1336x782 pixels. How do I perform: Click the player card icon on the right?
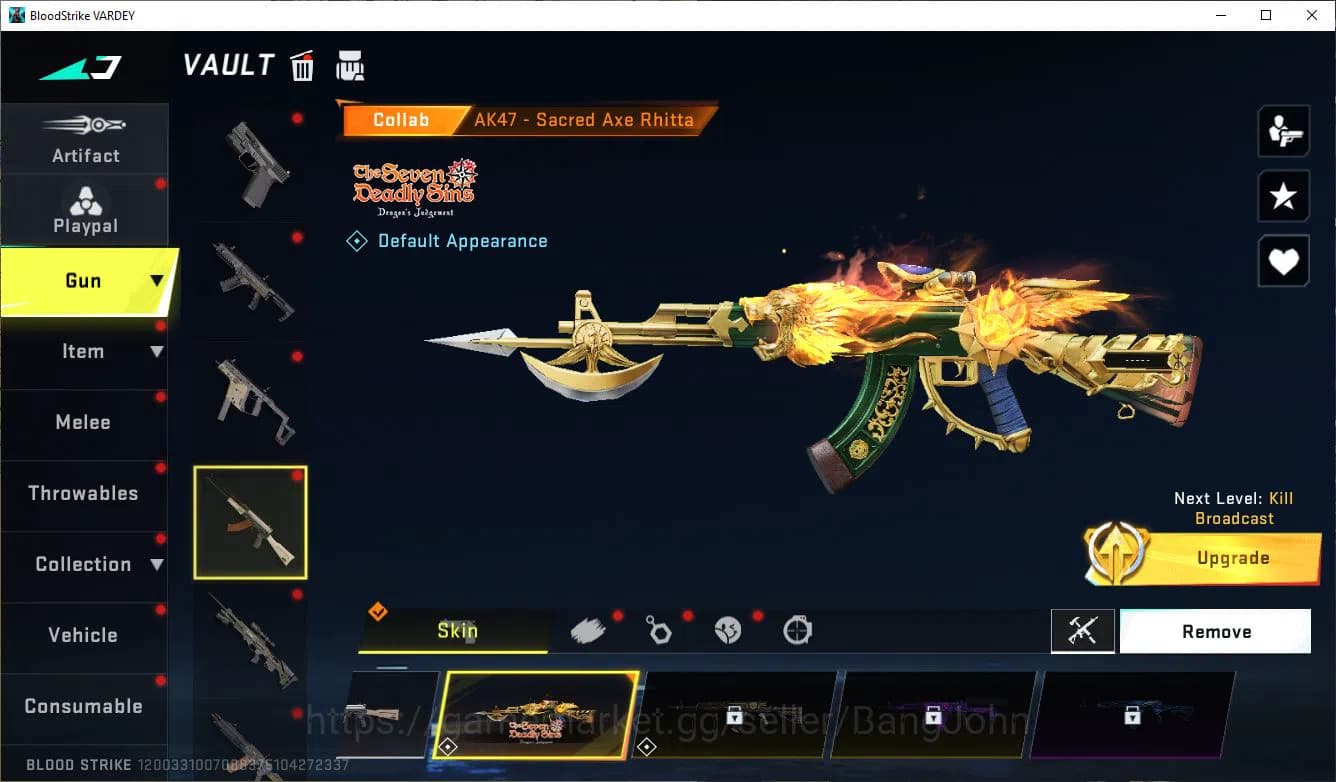1283,130
